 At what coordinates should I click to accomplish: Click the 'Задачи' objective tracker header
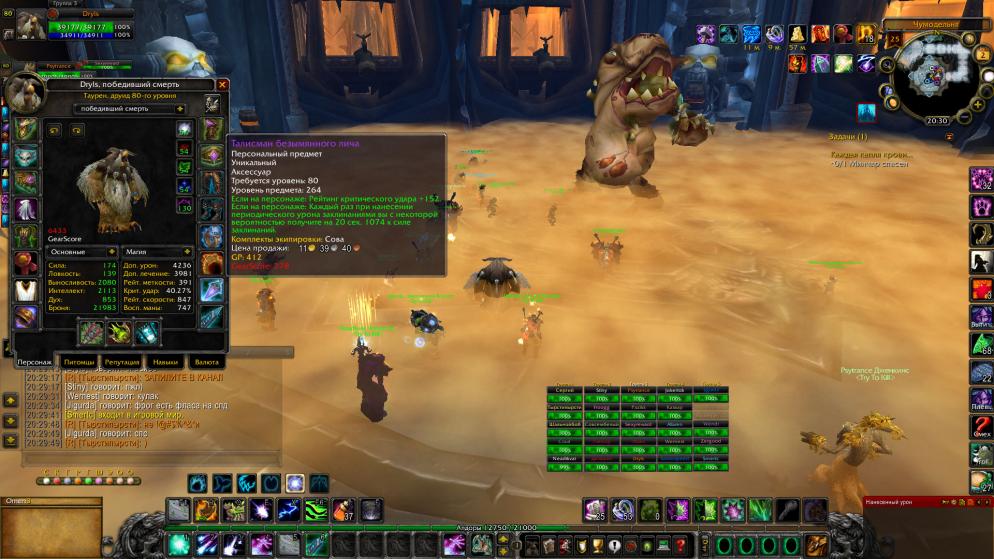click(x=848, y=136)
